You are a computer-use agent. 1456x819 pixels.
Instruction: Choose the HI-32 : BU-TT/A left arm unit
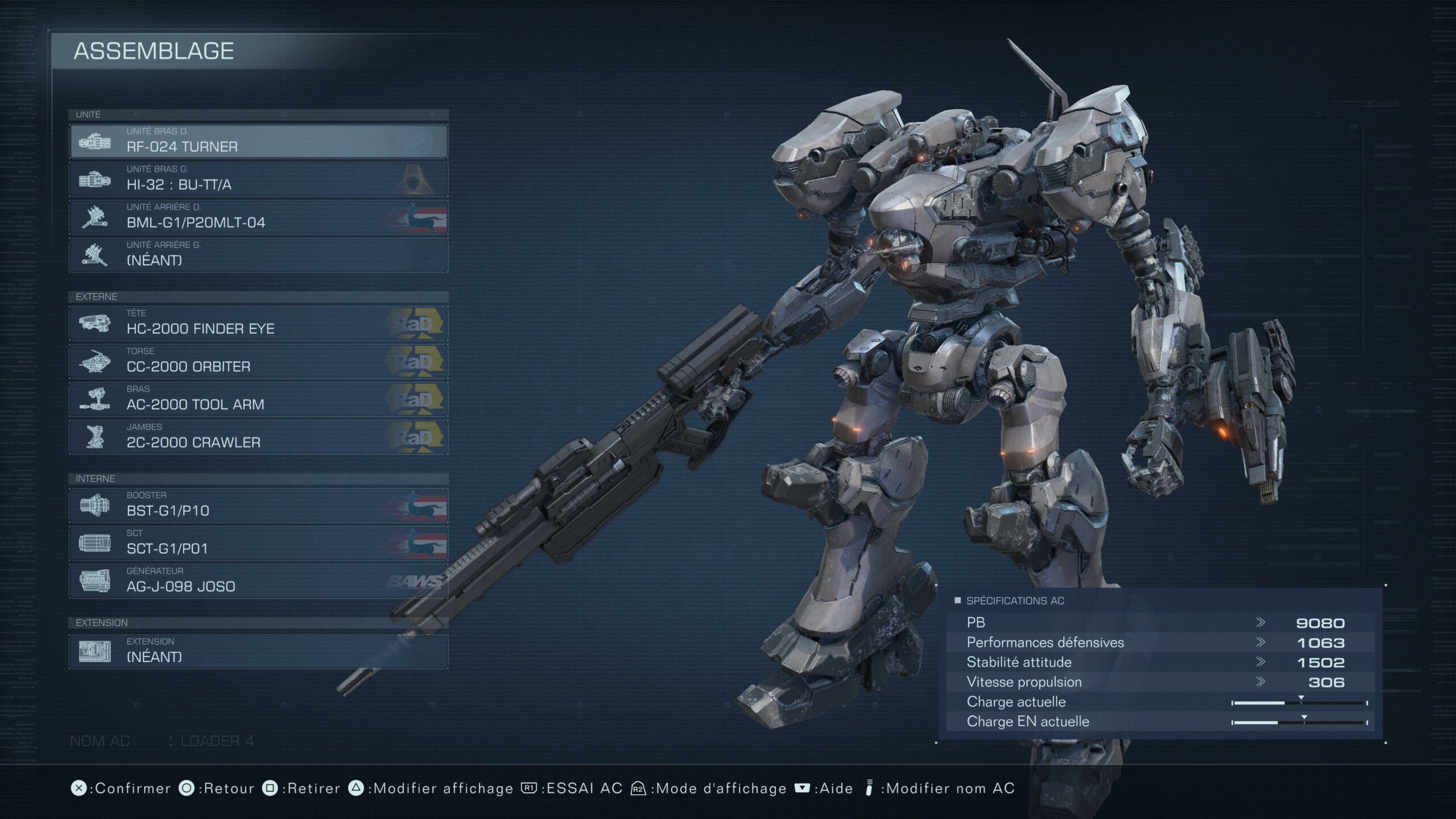click(x=259, y=179)
